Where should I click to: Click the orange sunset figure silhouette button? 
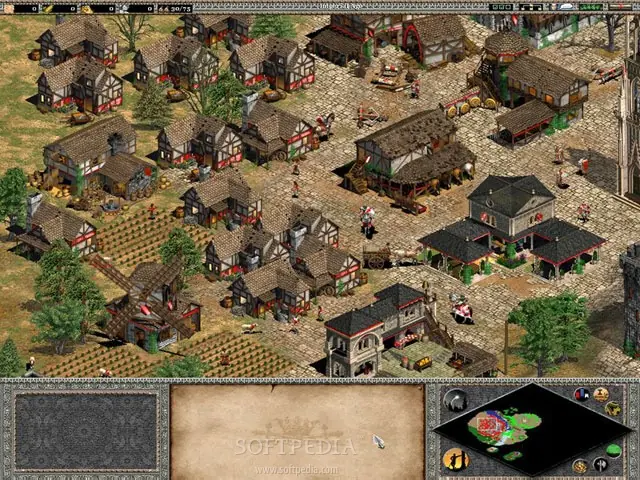click(x=455, y=459)
